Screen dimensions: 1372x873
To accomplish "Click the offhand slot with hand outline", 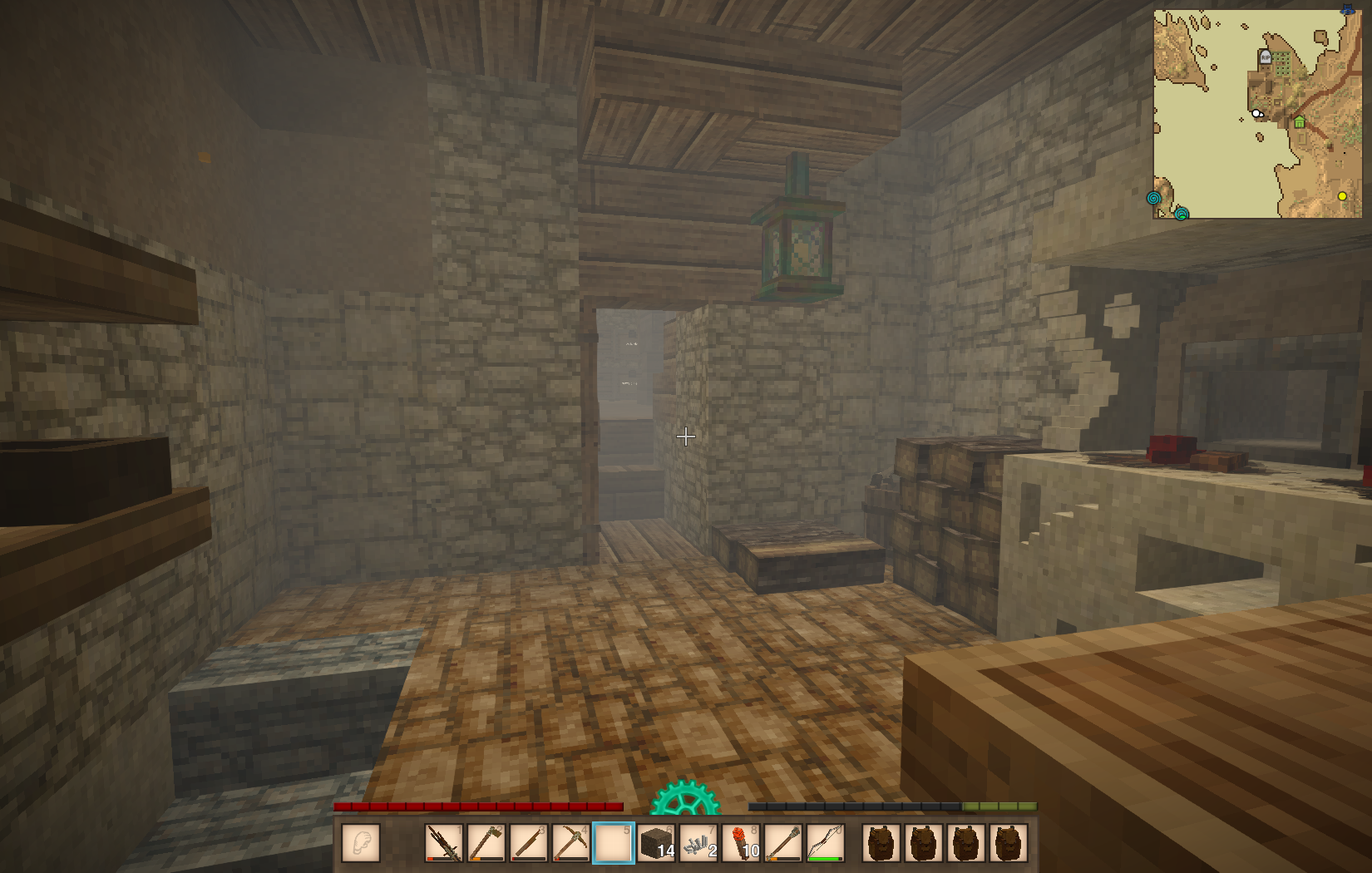I will (x=361, y=843).
